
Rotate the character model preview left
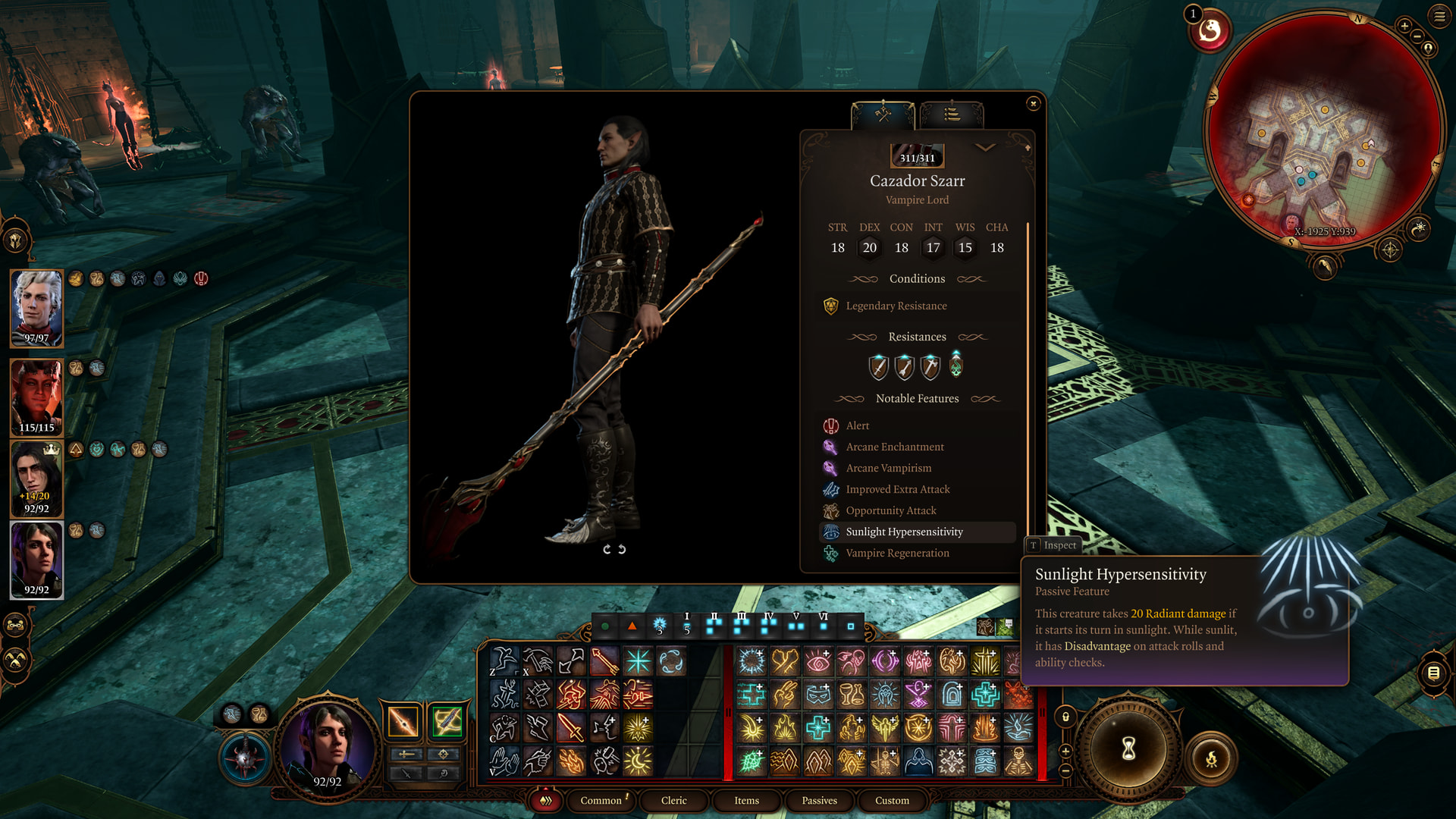607,550
